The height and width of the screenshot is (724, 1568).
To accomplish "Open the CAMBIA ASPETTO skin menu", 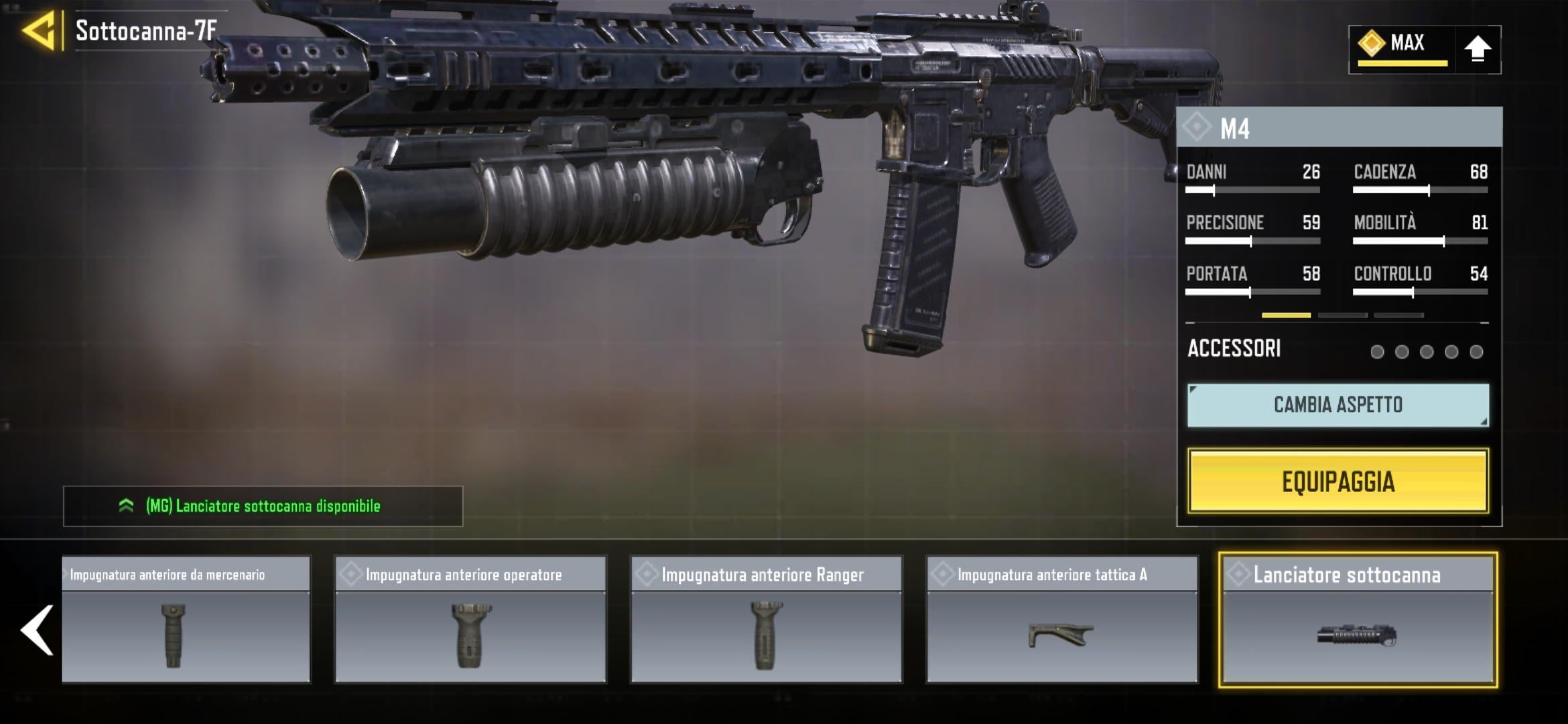I will coord(1337,405).
